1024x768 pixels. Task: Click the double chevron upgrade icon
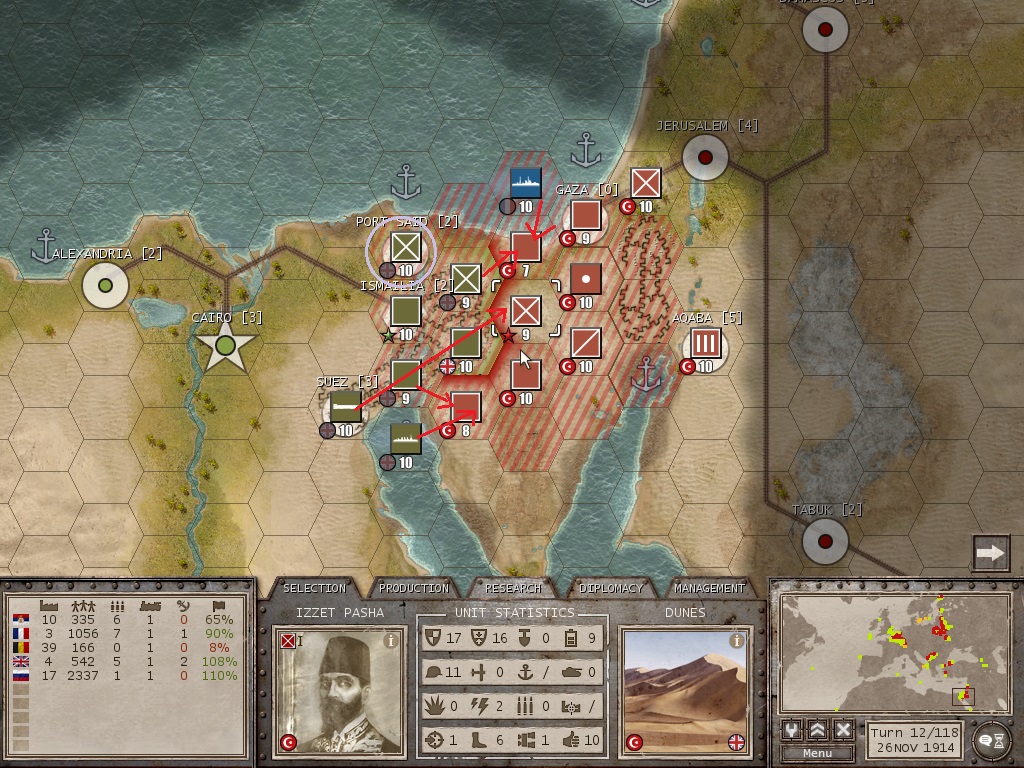click(818, 730)
